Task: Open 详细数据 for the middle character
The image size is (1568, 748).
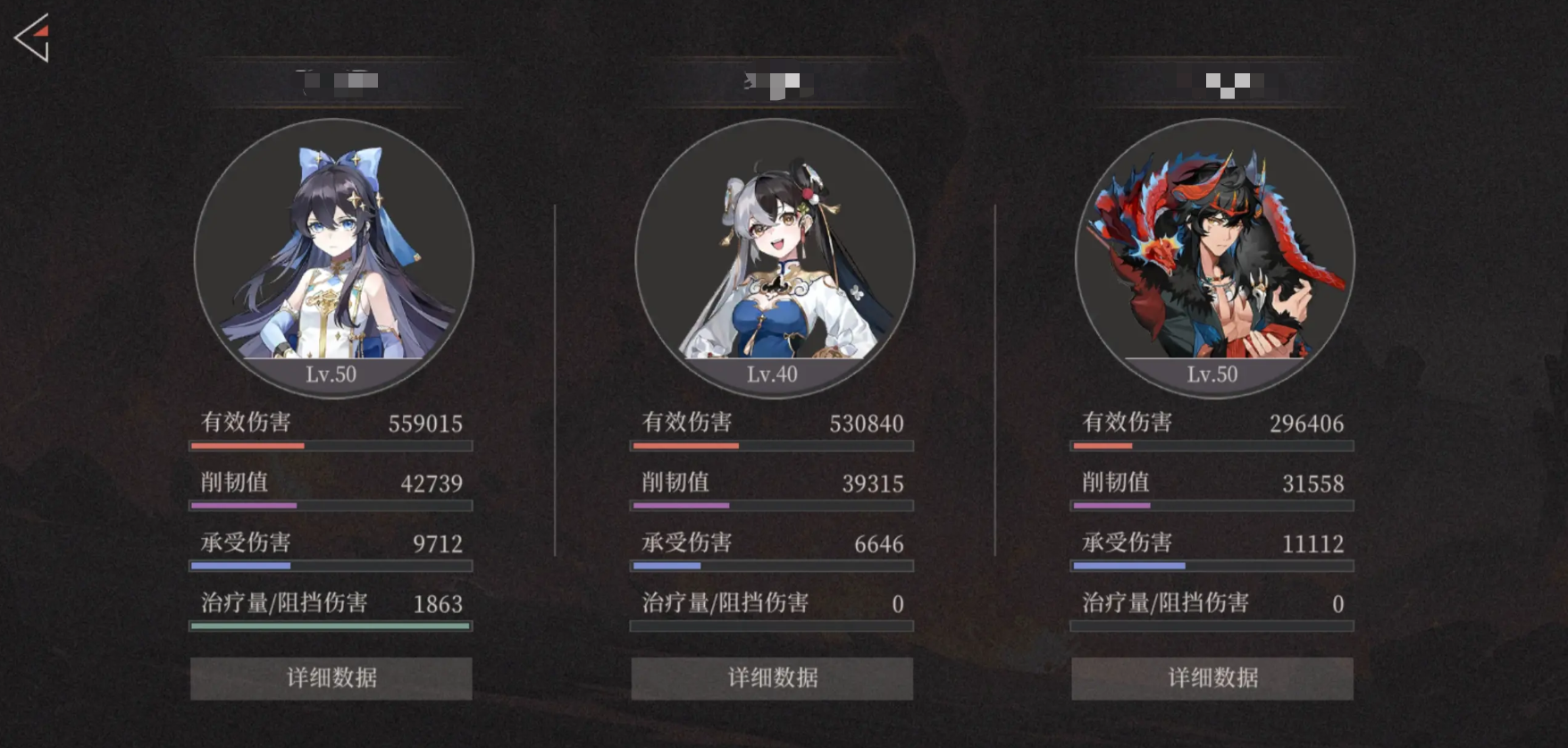Action: (x=772, y=678)
